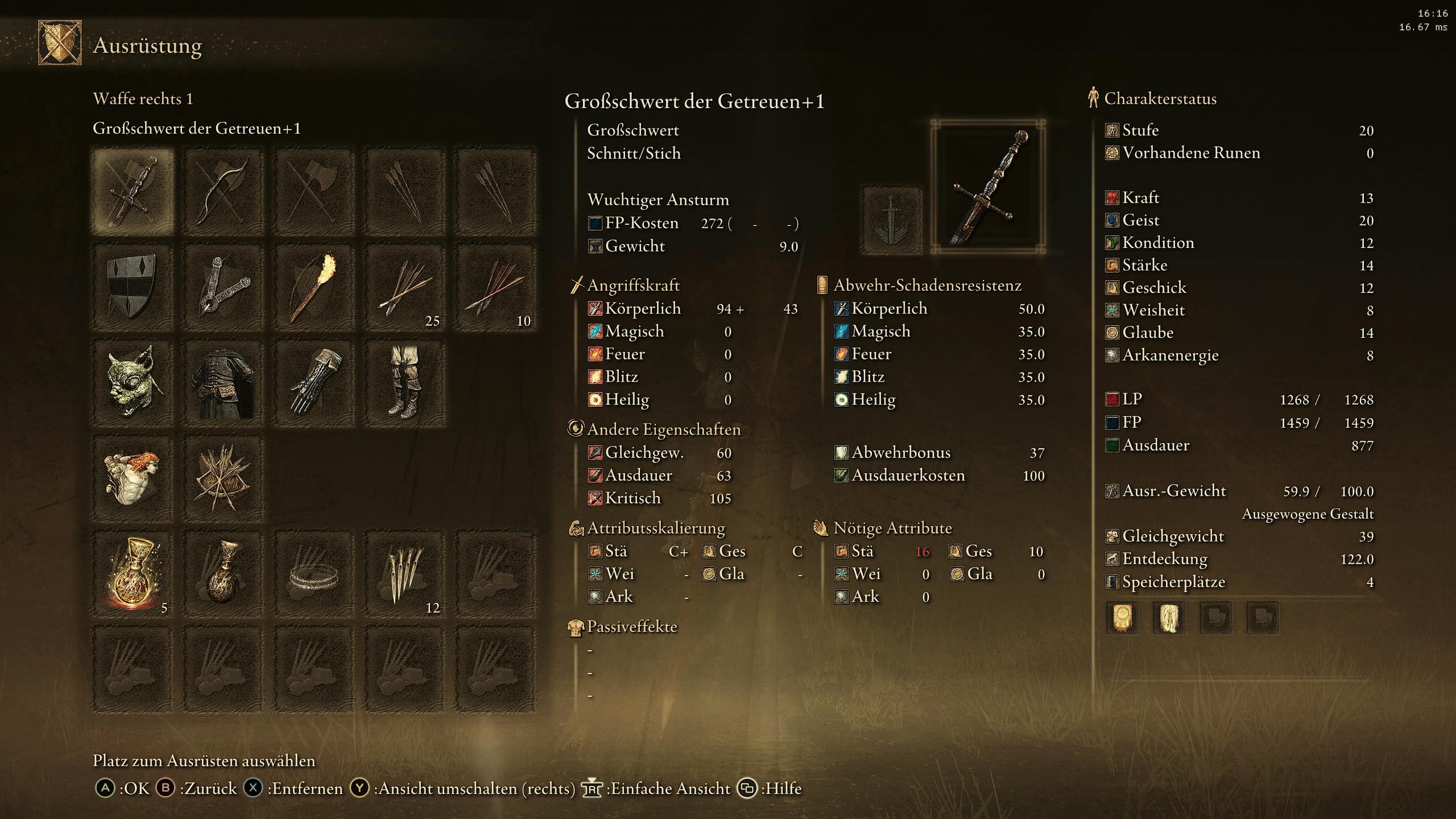Viewport: 1456px width, 819px height.
Task: Choose the arrow-bundle talisman slot
Action: [223, 479]
